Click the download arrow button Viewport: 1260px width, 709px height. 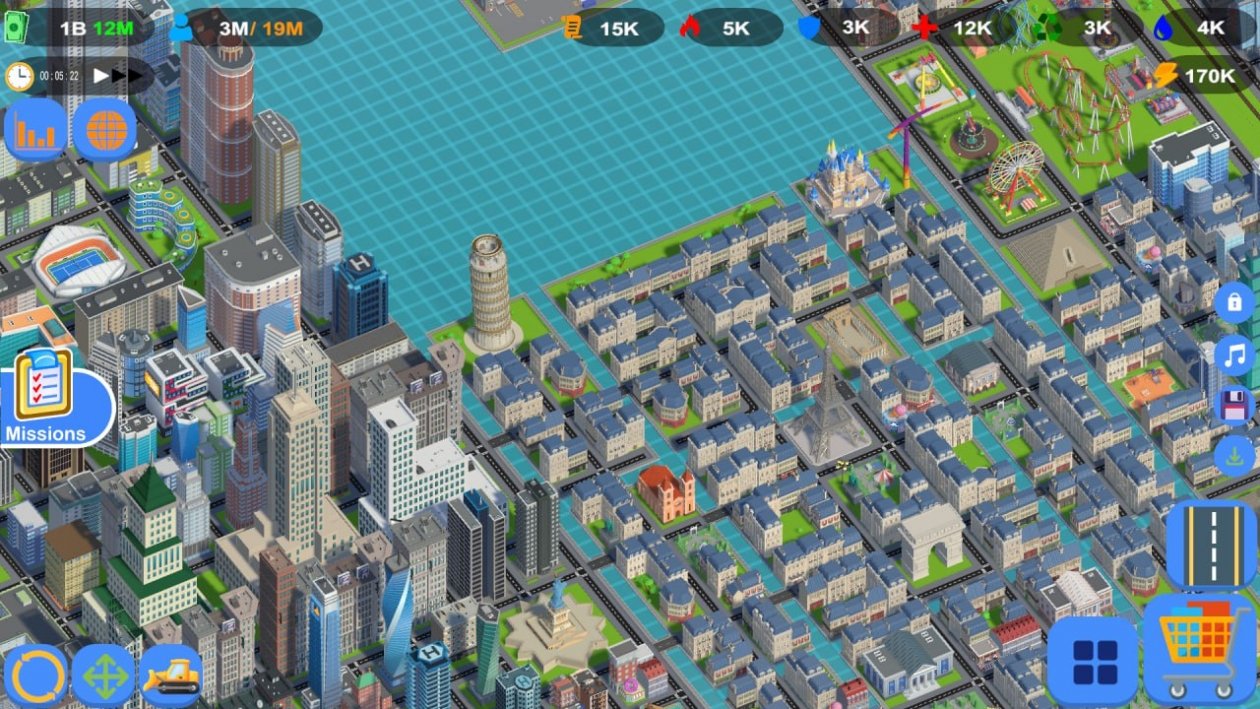1234,456
